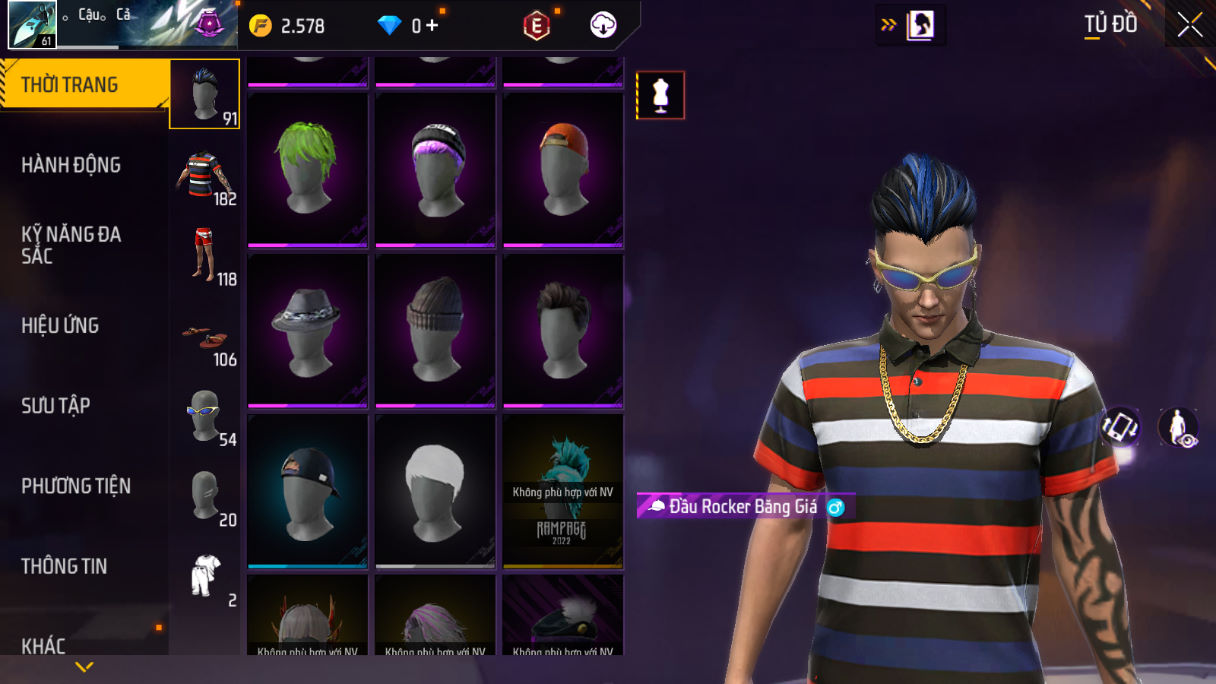Pick the grey fedora hat item
This screenshot has height=684, width=1216.
[x=308, y=330]
